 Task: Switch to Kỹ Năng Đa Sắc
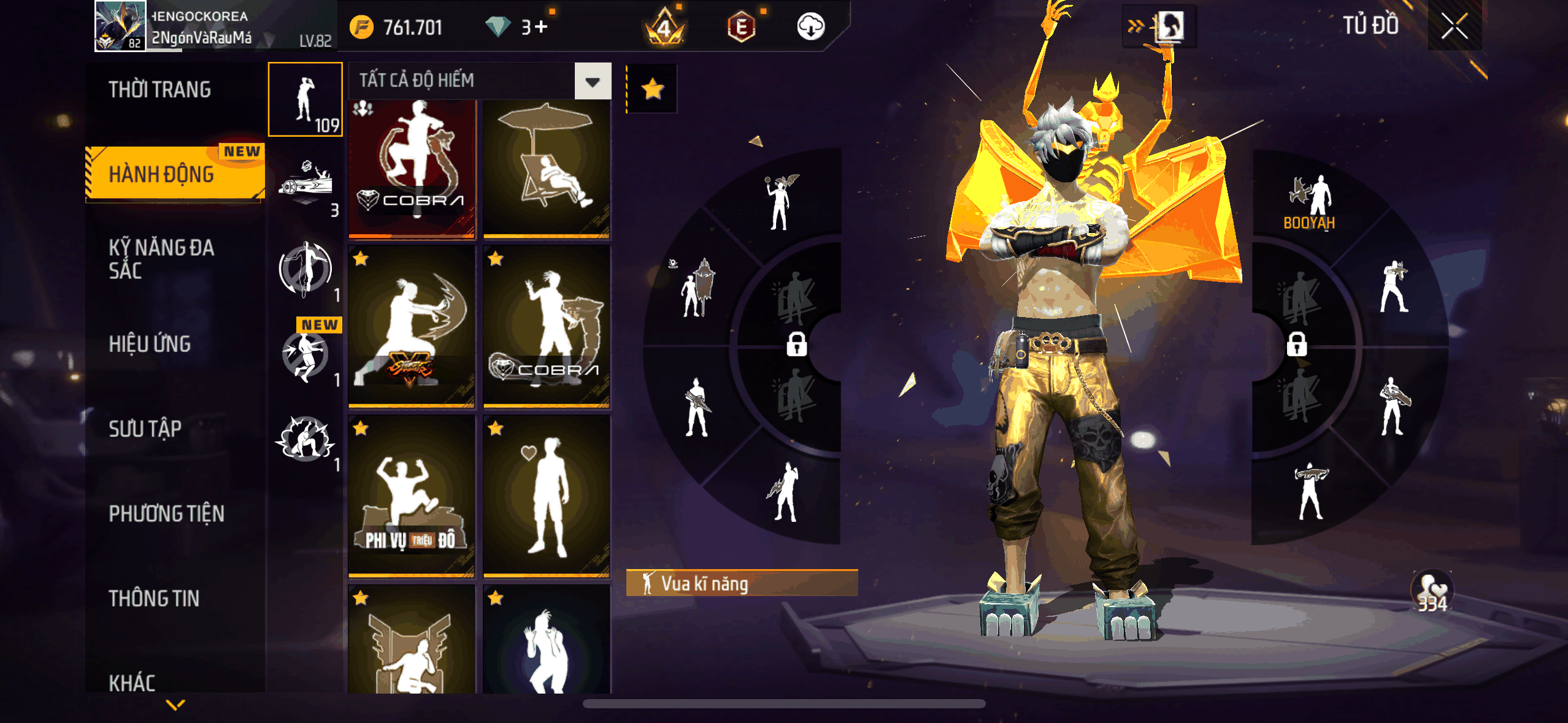162,259
